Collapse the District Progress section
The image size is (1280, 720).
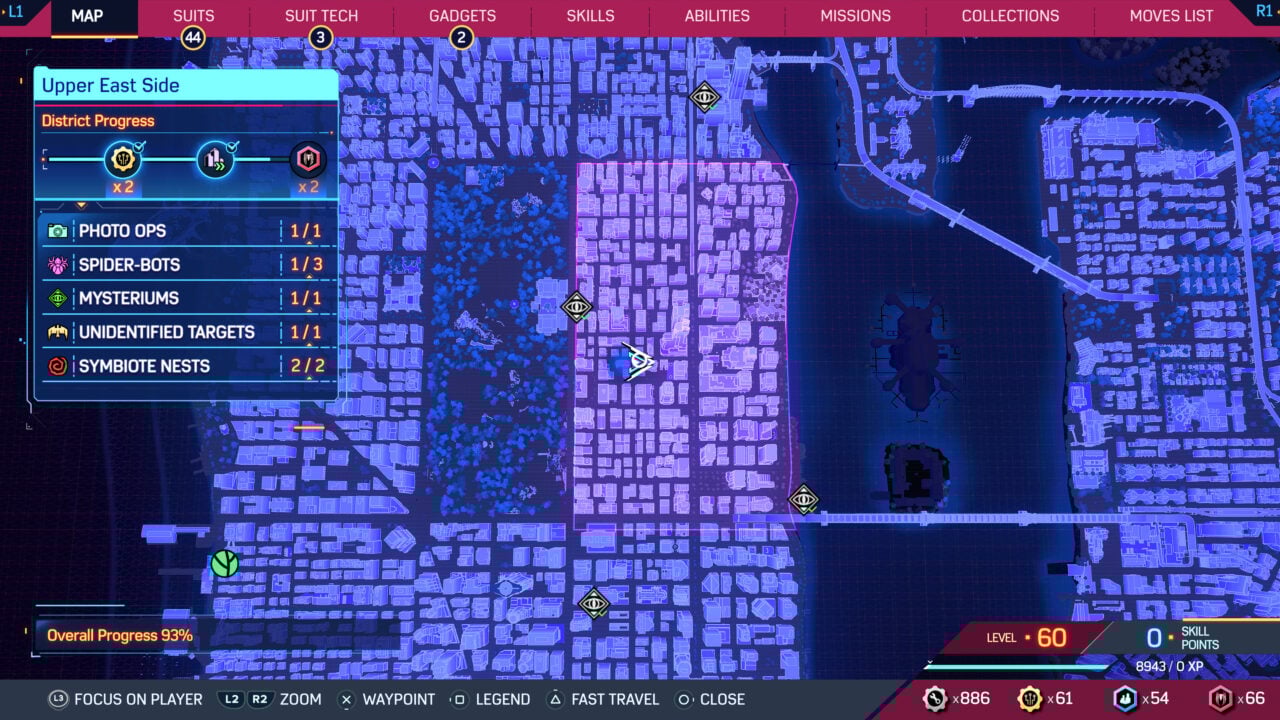(x=96, y=120)
